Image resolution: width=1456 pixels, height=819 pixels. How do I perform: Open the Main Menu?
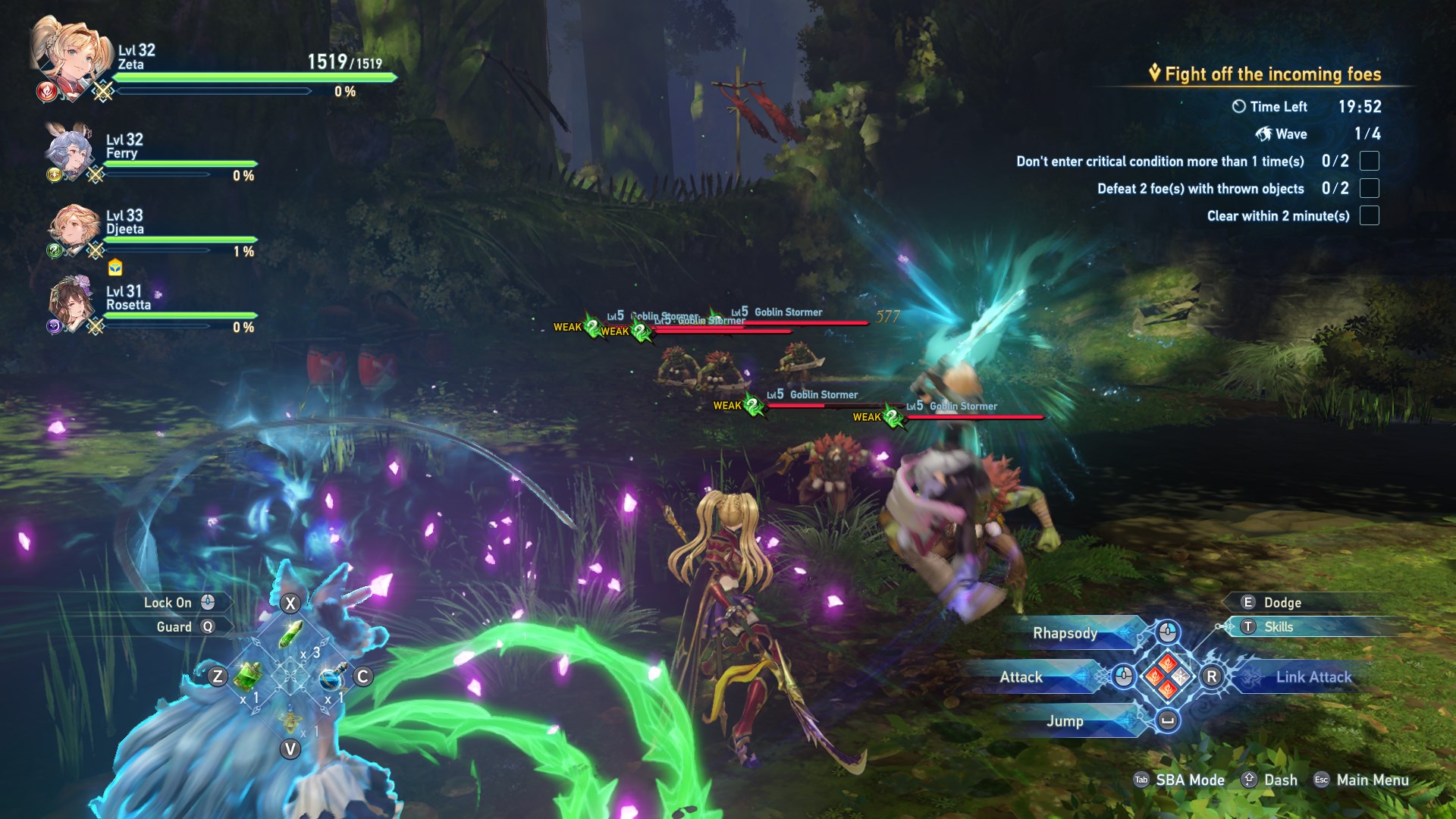click(1372, 780)
